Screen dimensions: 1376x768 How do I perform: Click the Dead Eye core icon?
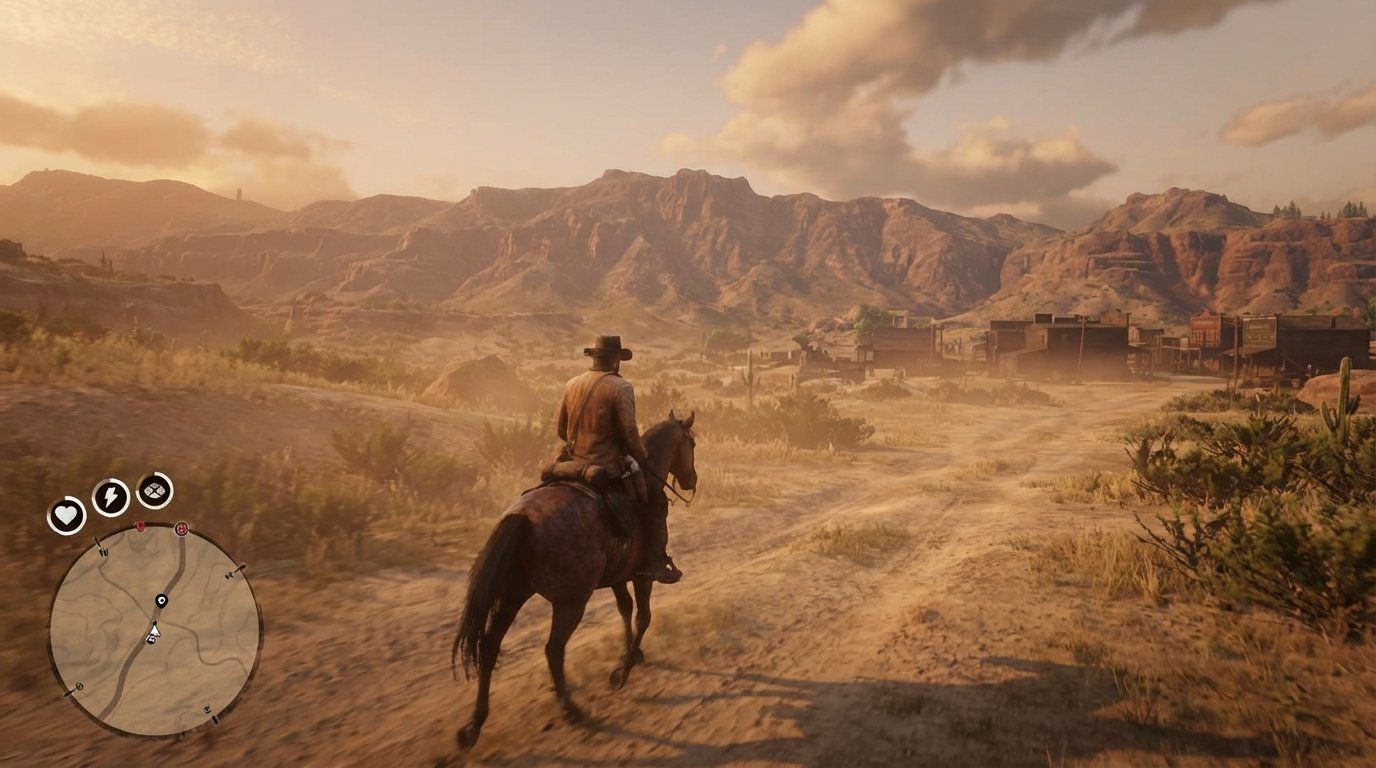point(154,491)
